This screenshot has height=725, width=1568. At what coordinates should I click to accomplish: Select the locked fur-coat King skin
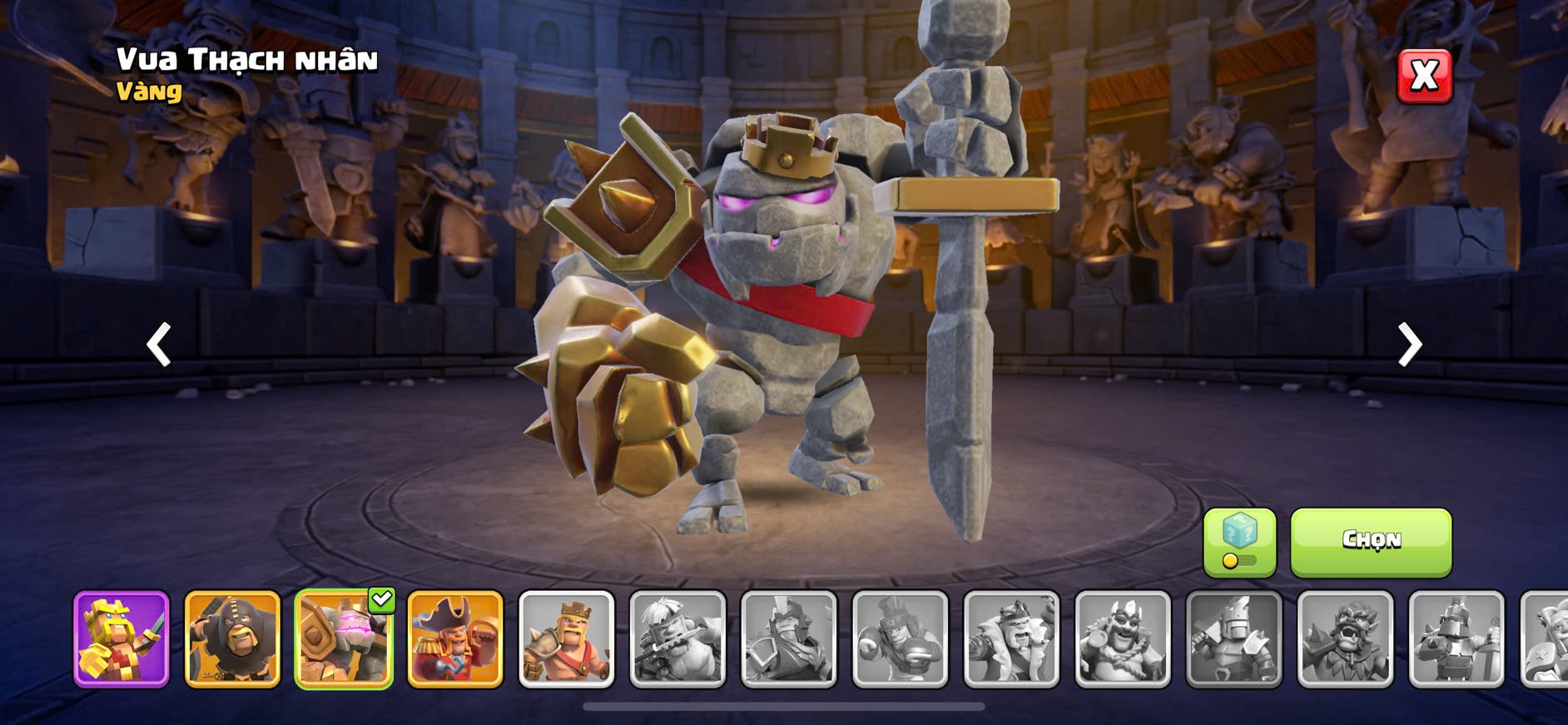tap(1011, 639)
